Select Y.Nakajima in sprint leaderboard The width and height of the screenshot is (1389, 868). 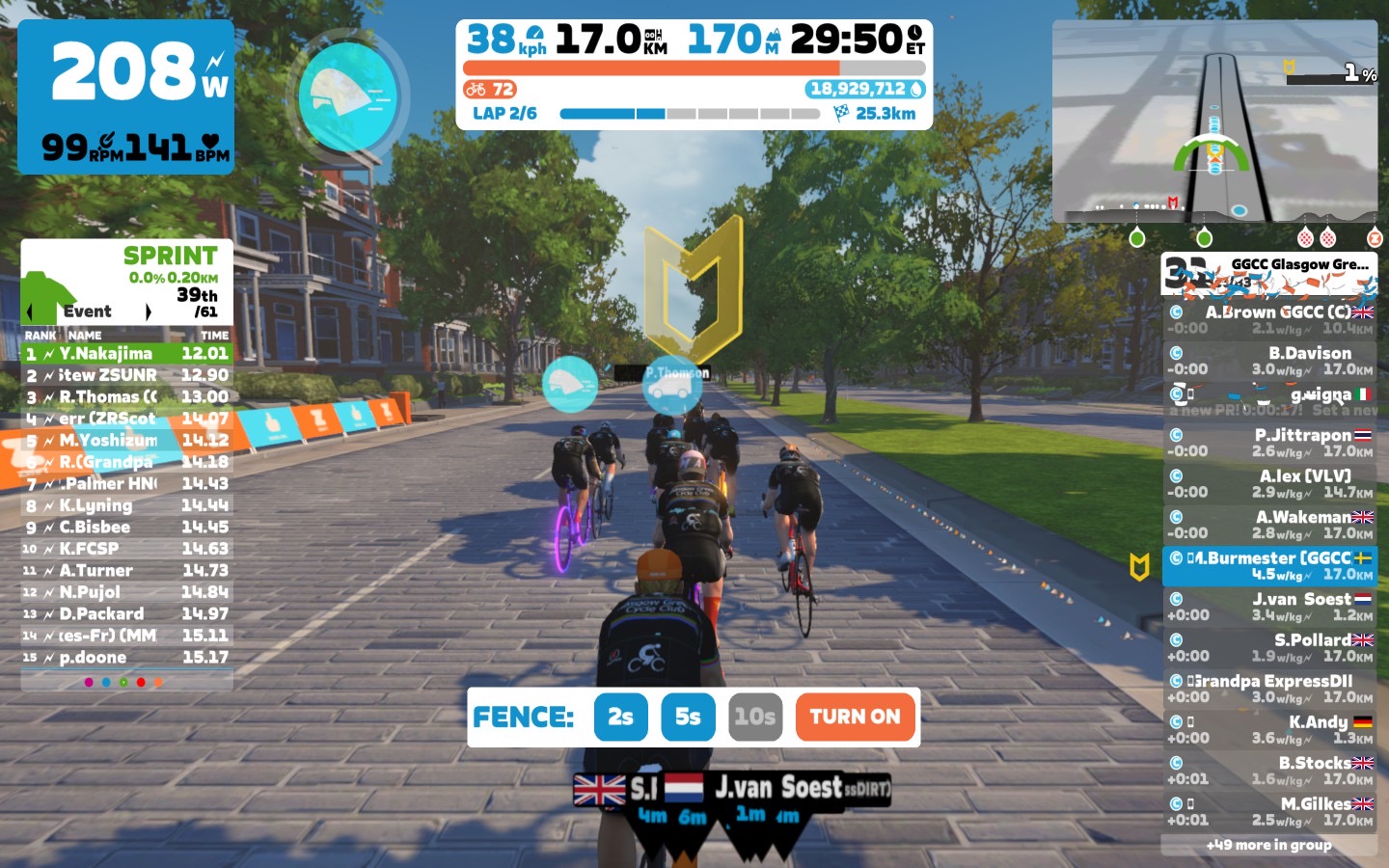tap(126, 354)
